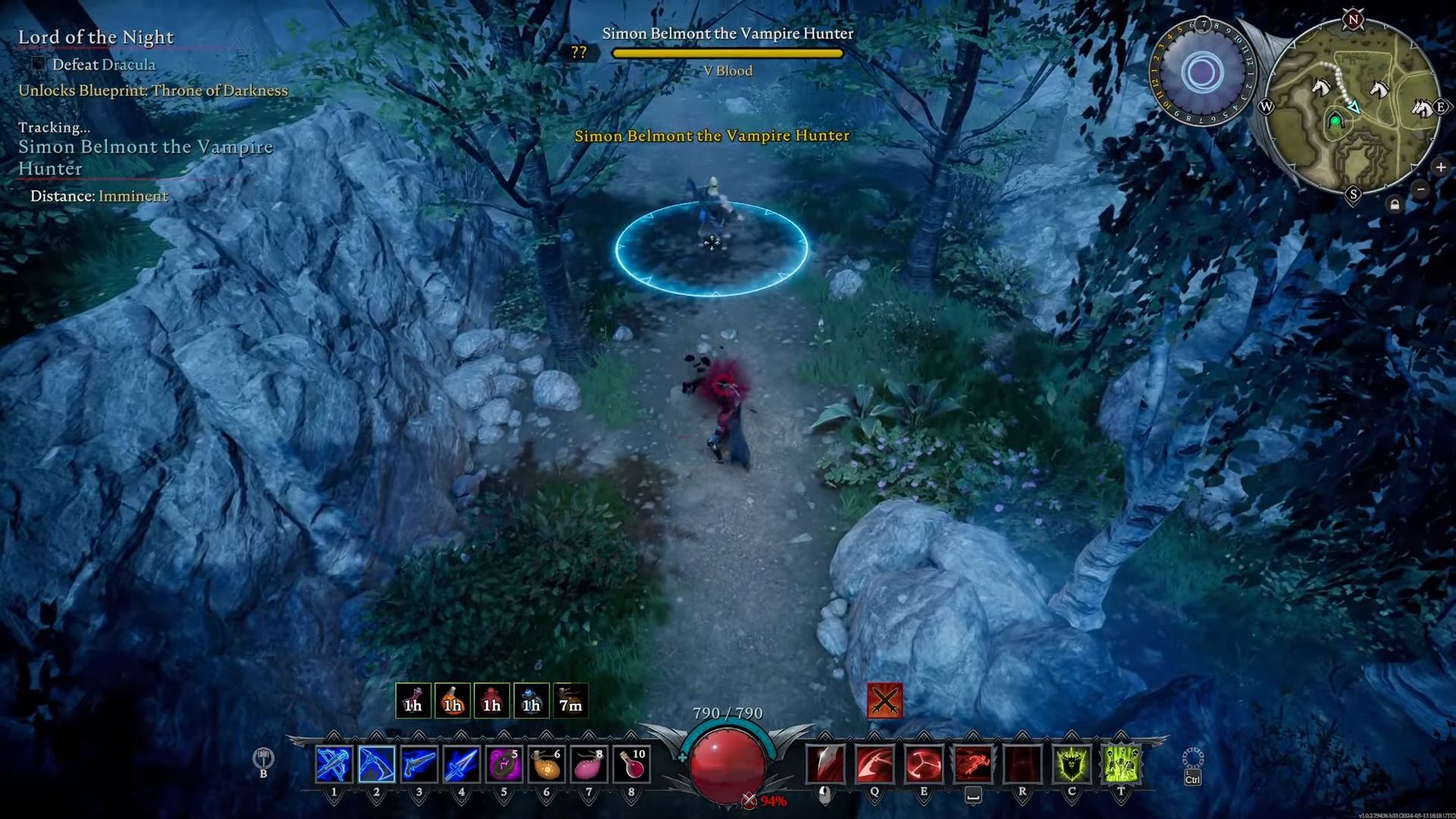The width and height of the screenshot is (1456, 819).
Task: Choose the pistol weapon slot
Action: click(x=419, y=764)
